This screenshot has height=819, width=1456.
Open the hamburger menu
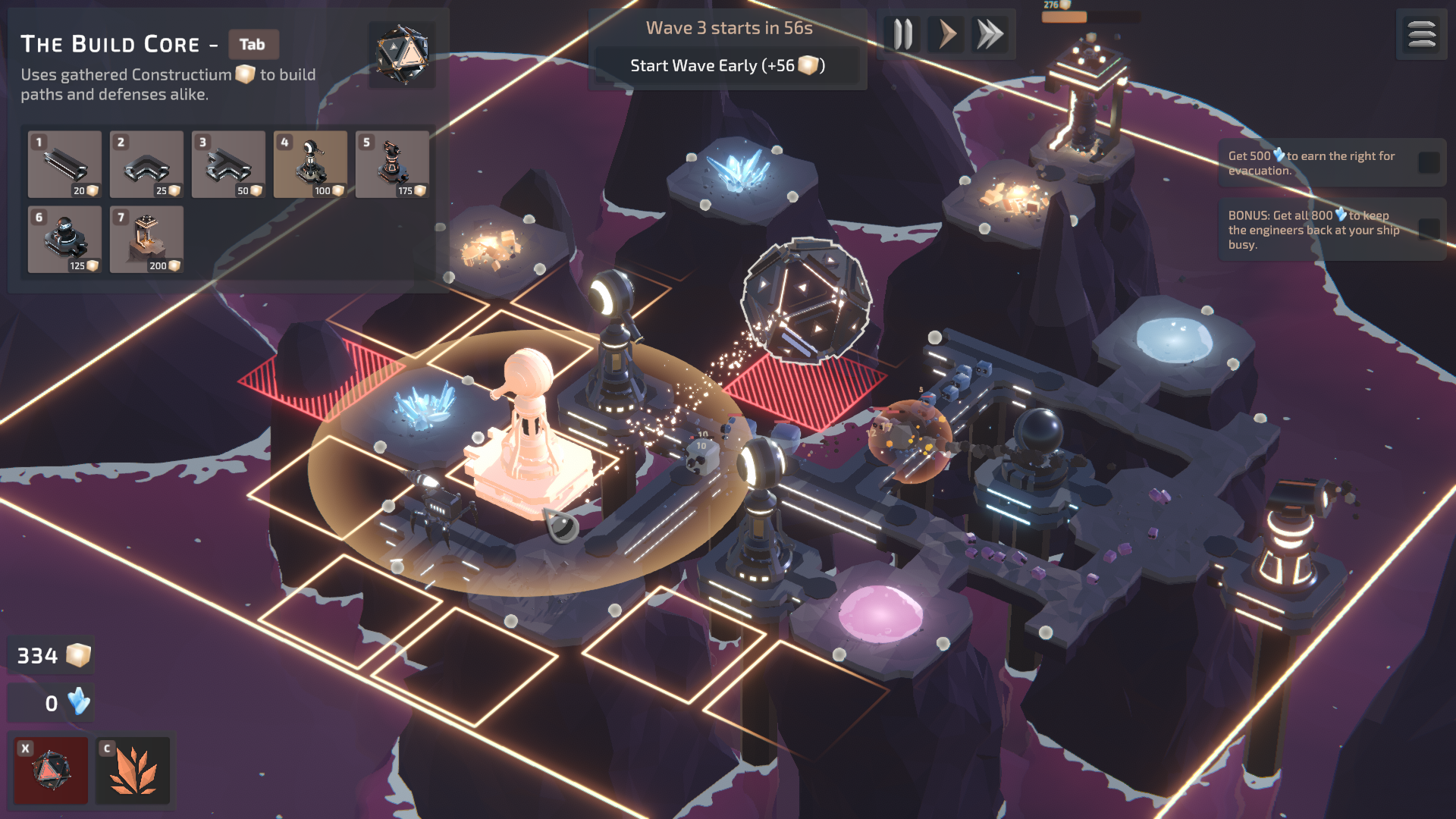pos(1421,35)
